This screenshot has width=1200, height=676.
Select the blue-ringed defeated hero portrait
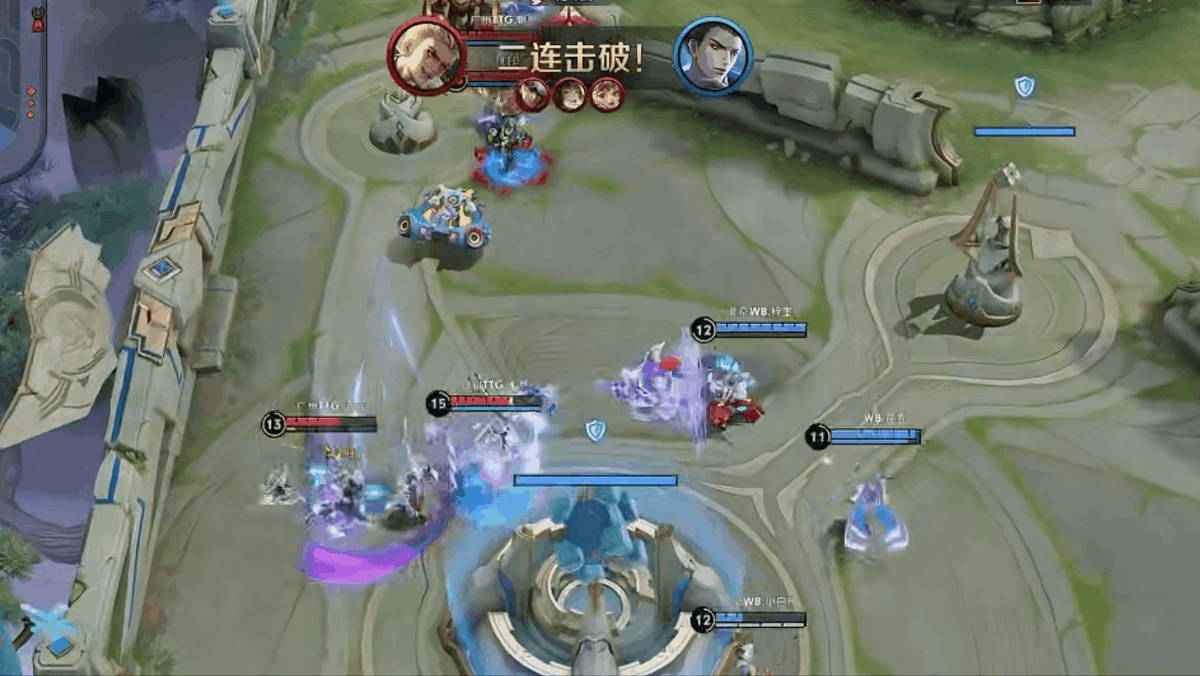click(x=713, y=56)
